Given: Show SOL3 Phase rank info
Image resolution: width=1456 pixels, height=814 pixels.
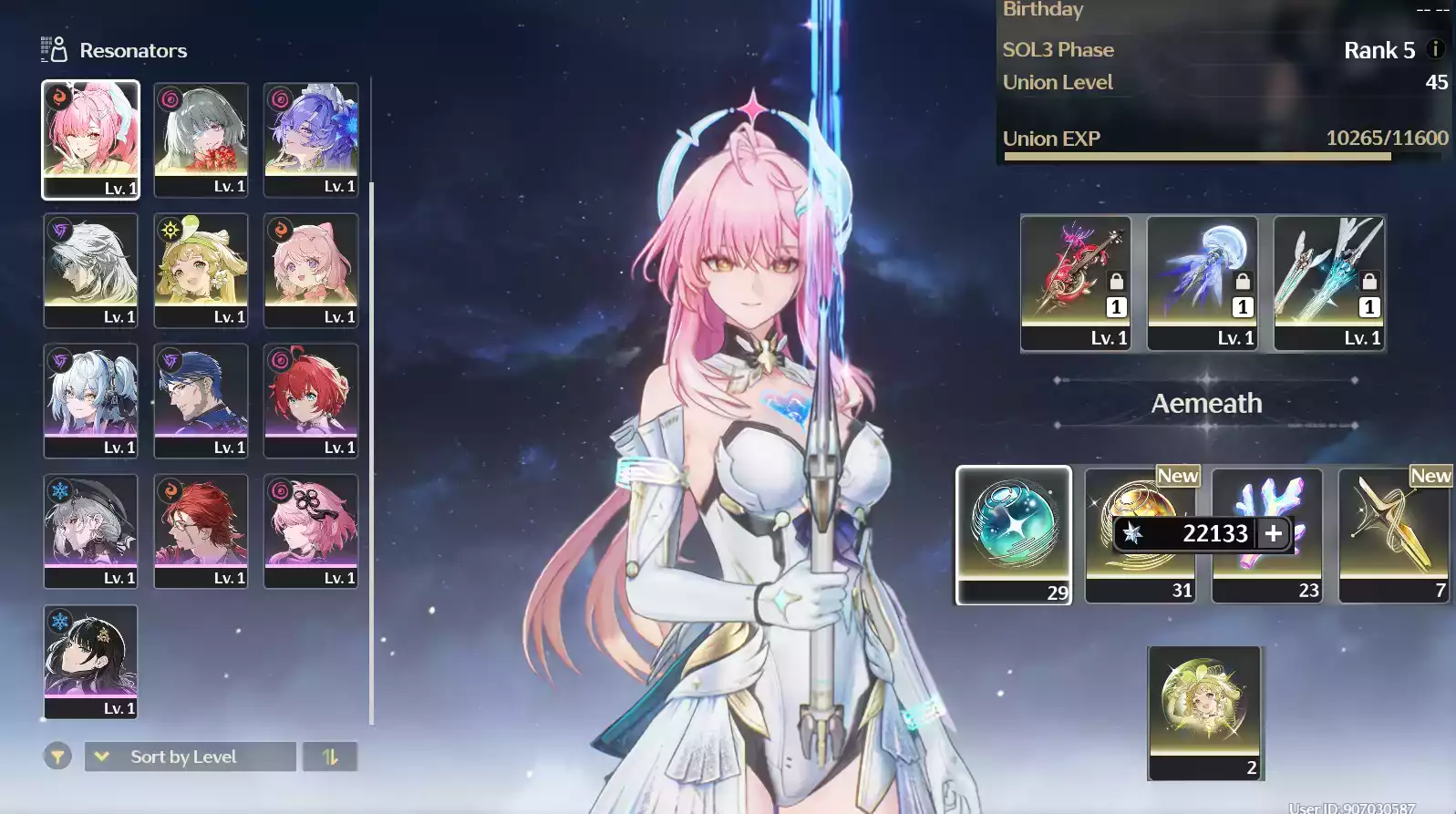Looking at the screenshot, I should 1435,49.
